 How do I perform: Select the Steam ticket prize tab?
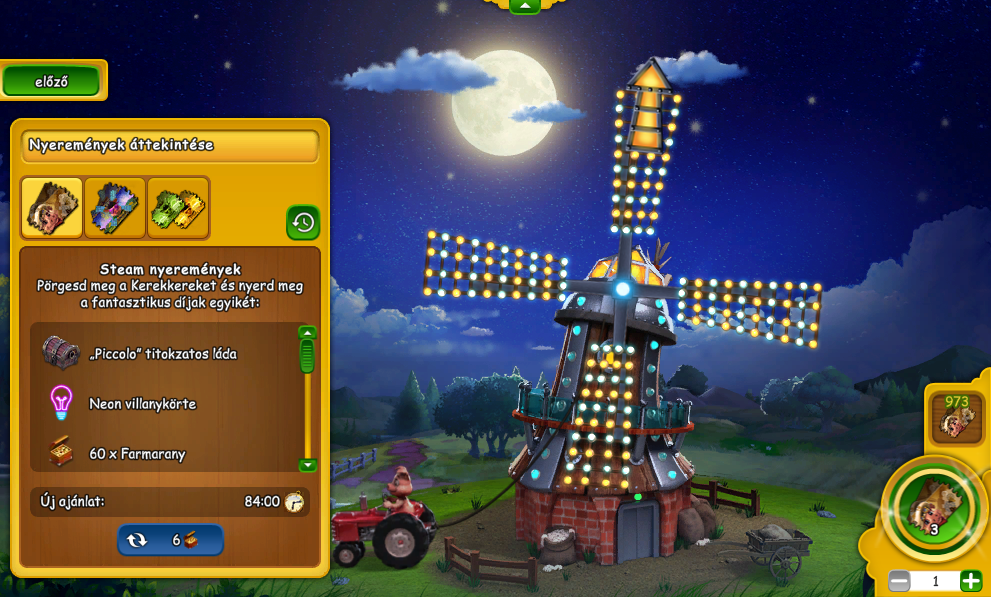[x=52, y=208]
